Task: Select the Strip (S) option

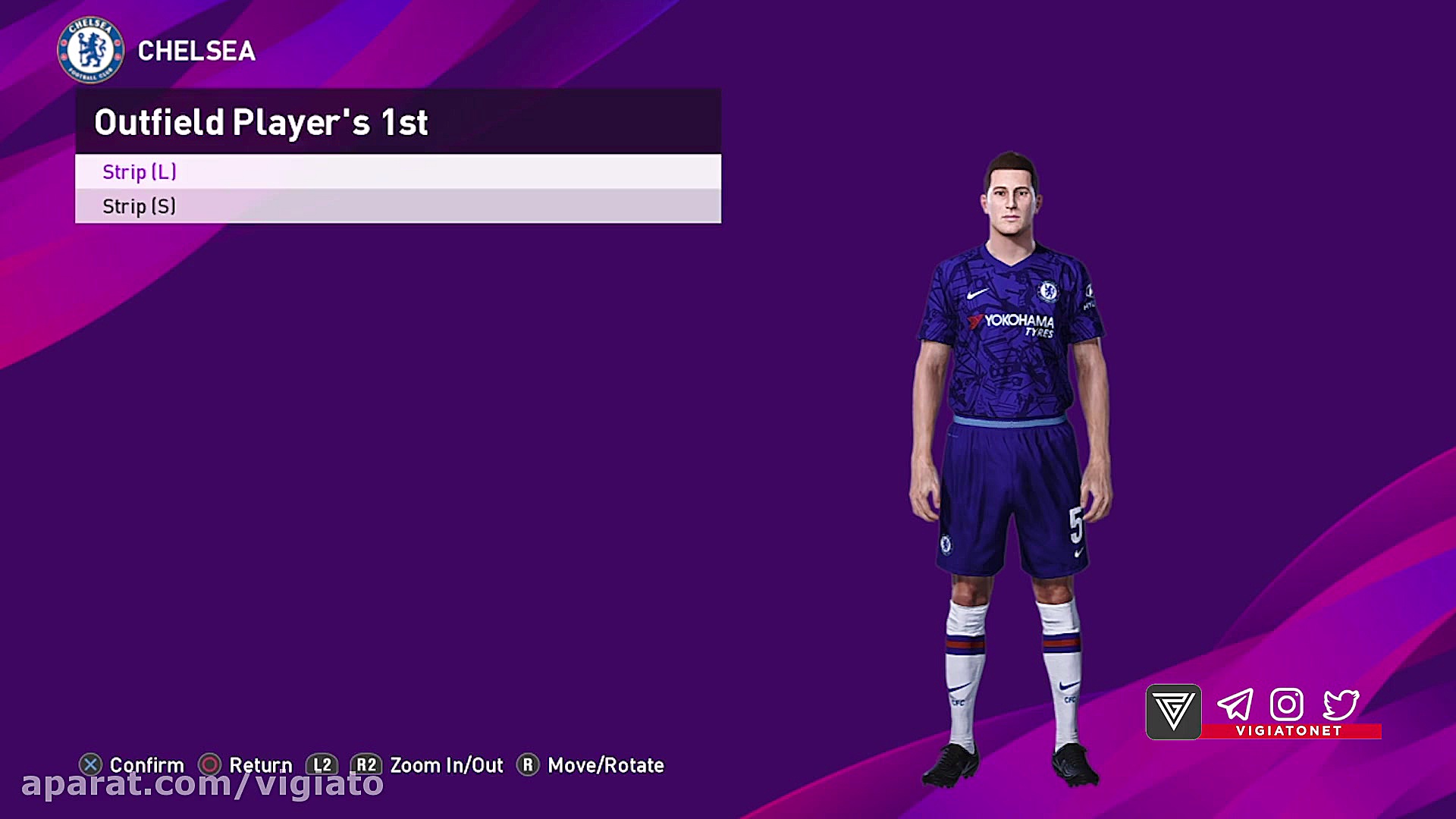Action: [x=139, y=206]
